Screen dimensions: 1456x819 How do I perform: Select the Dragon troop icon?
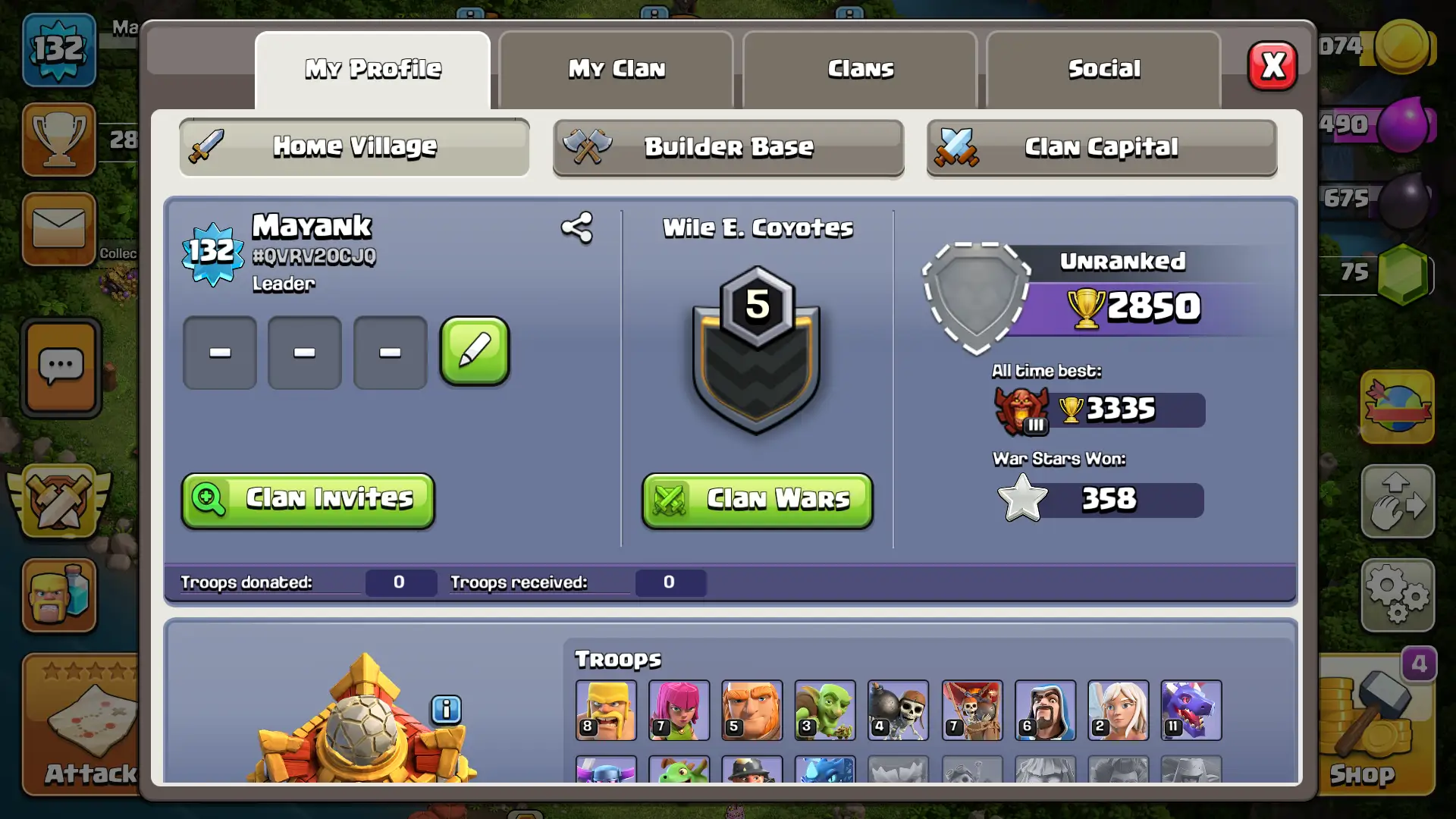pyautogui.click(x=1191, y=710)
